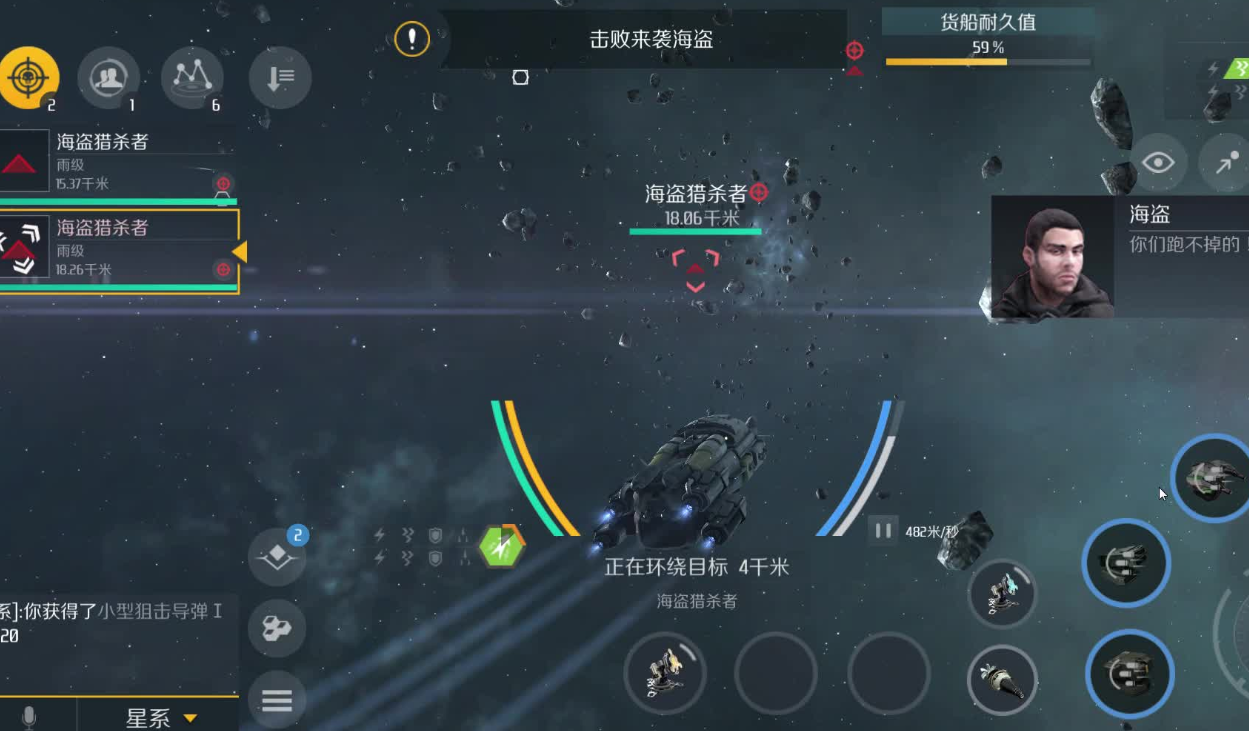The width and height of the screenshot is (1249, 731).
Task: Activate the green hexagon lightning module
Action: 501,545
